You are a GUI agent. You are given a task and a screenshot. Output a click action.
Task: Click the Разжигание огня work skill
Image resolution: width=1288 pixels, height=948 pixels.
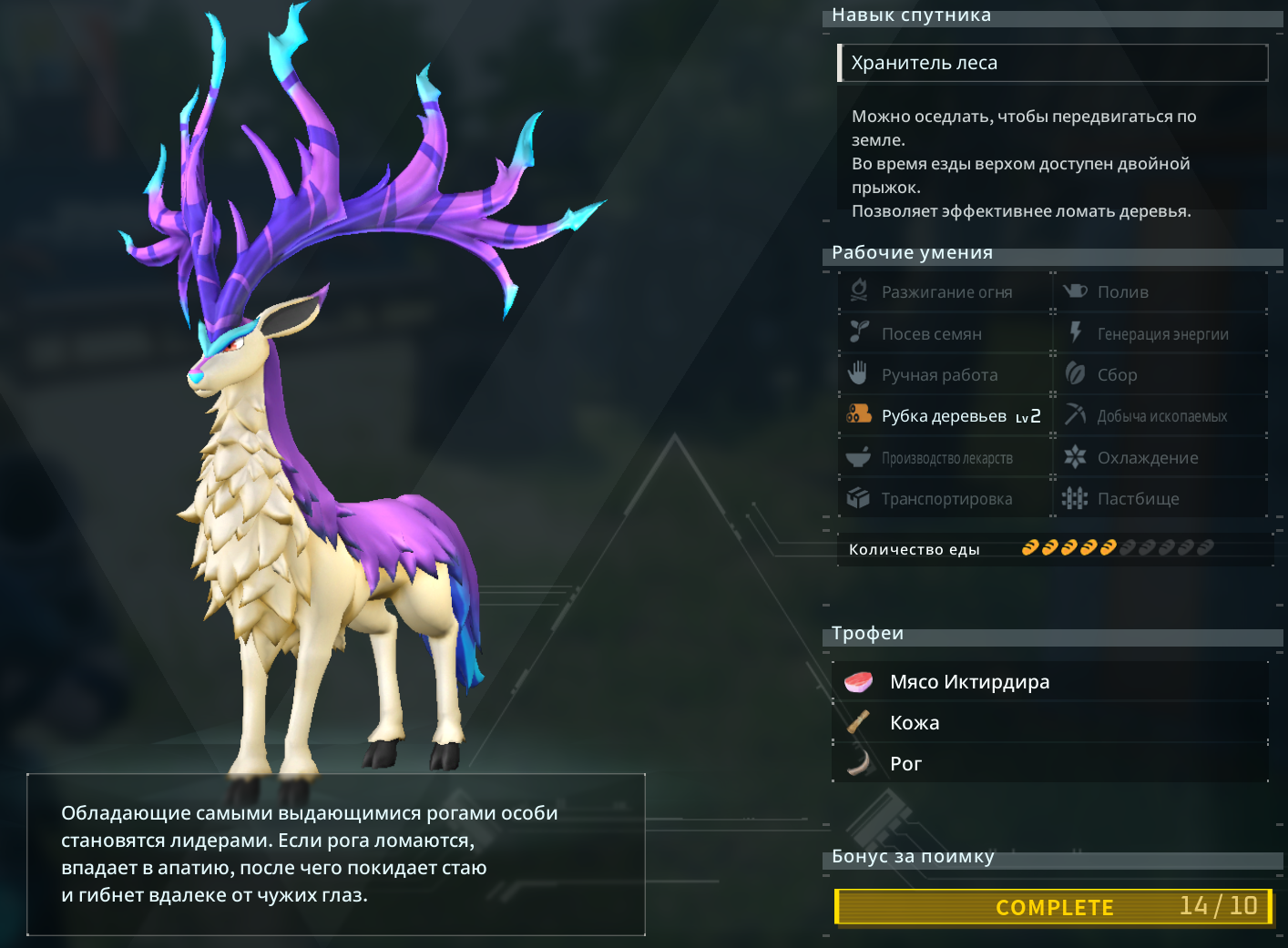pyautogui.click(x=946, y=292)
